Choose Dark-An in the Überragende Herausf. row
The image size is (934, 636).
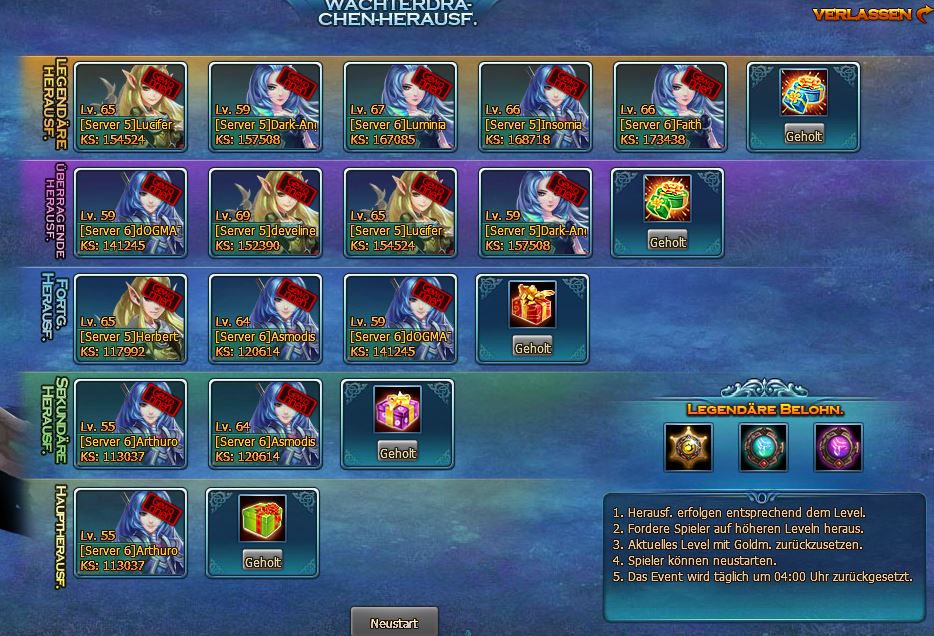tap(535, 213)
